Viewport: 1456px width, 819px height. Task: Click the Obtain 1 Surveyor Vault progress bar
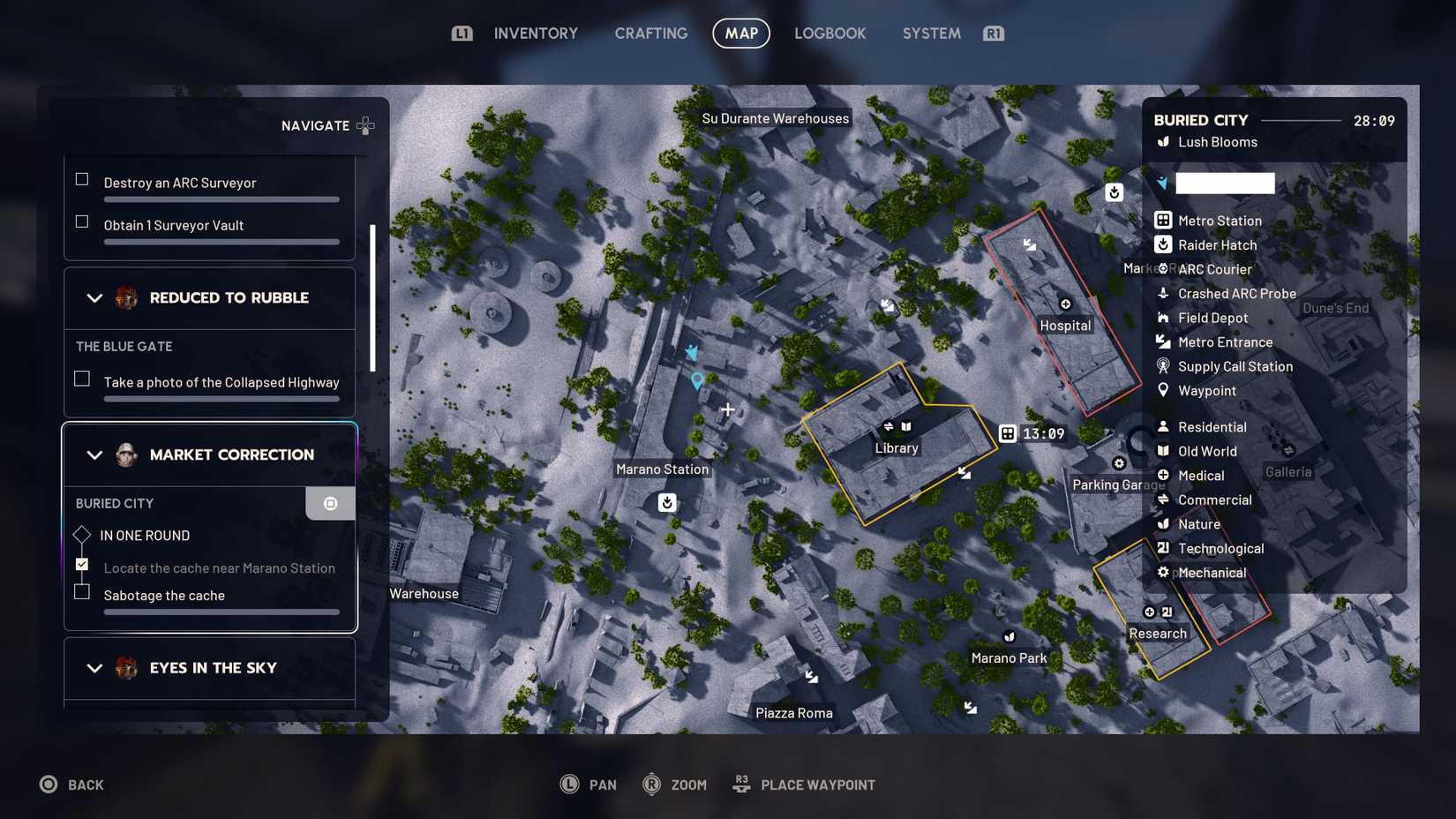221,241
